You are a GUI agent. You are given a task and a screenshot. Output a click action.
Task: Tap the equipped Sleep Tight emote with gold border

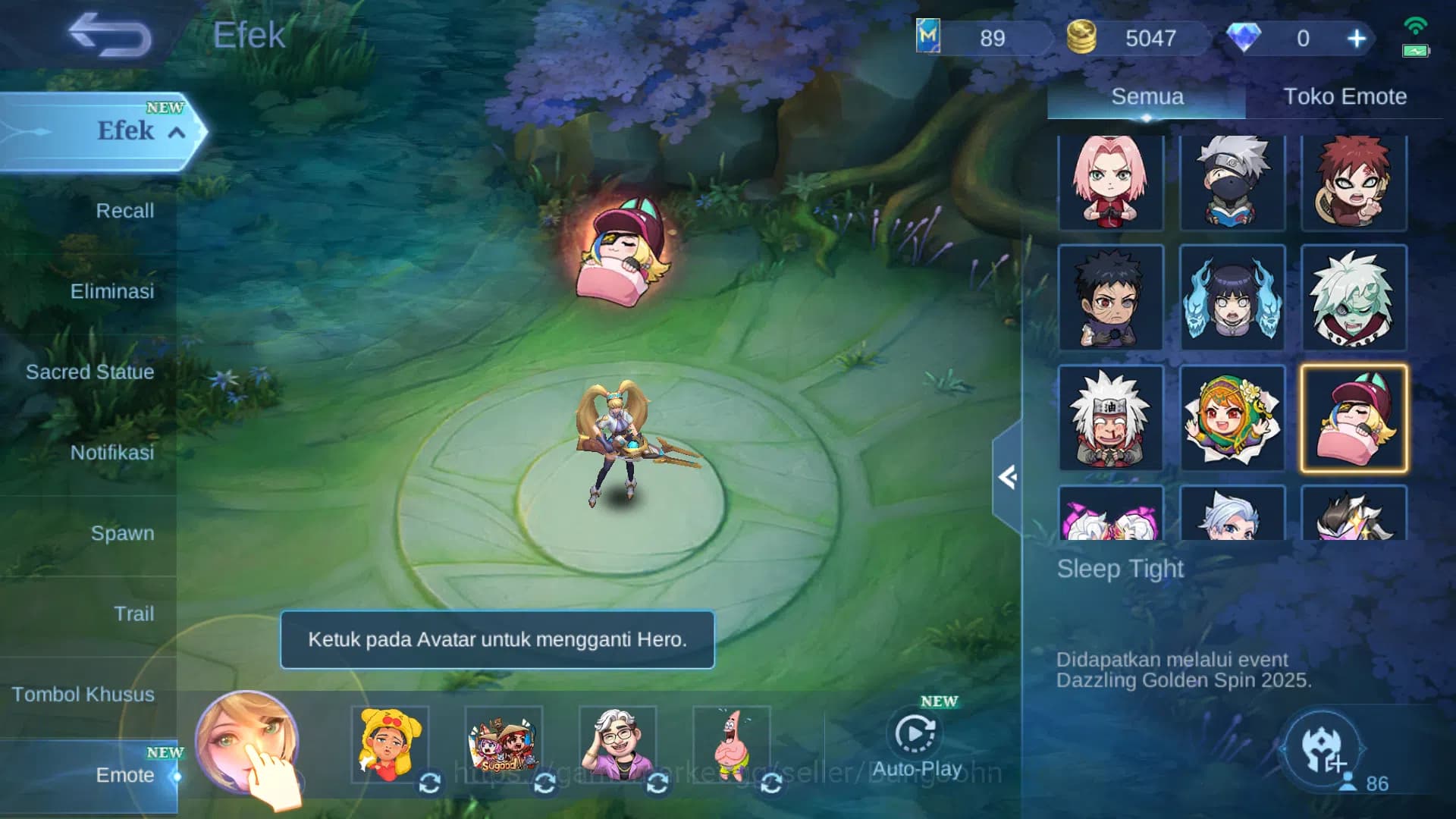tap(1354, 418)
